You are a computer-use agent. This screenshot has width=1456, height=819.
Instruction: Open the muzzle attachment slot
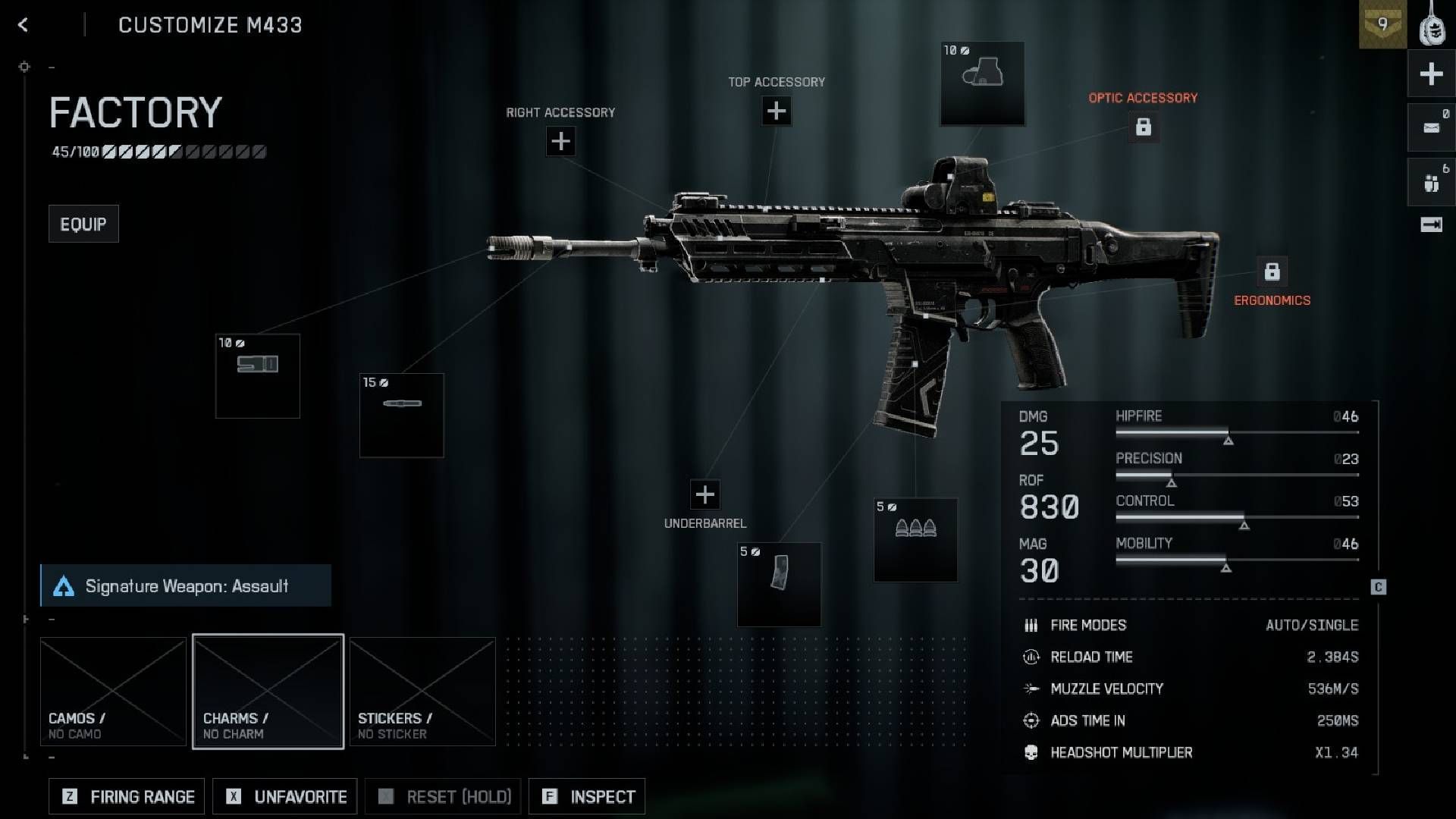pos(258,376)
